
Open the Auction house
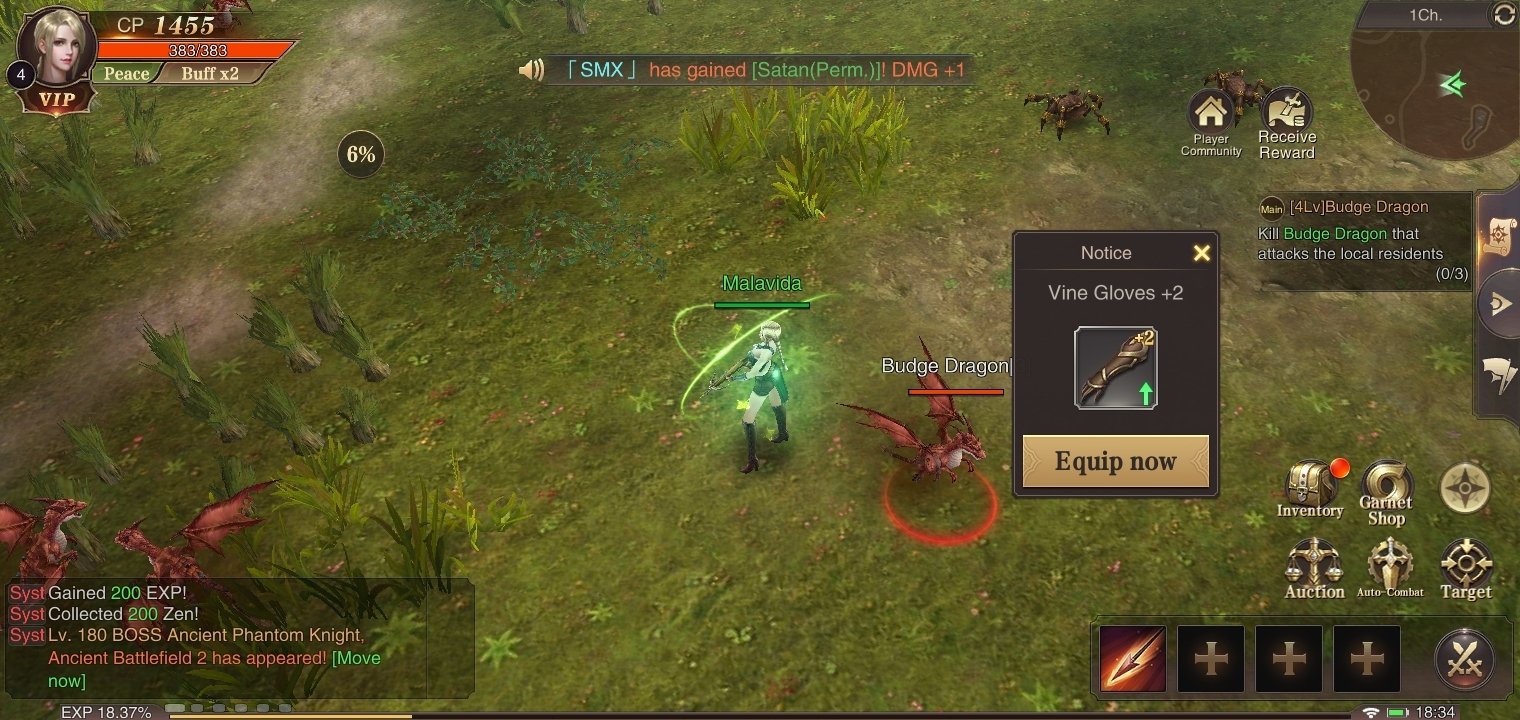click(1314, 568)
